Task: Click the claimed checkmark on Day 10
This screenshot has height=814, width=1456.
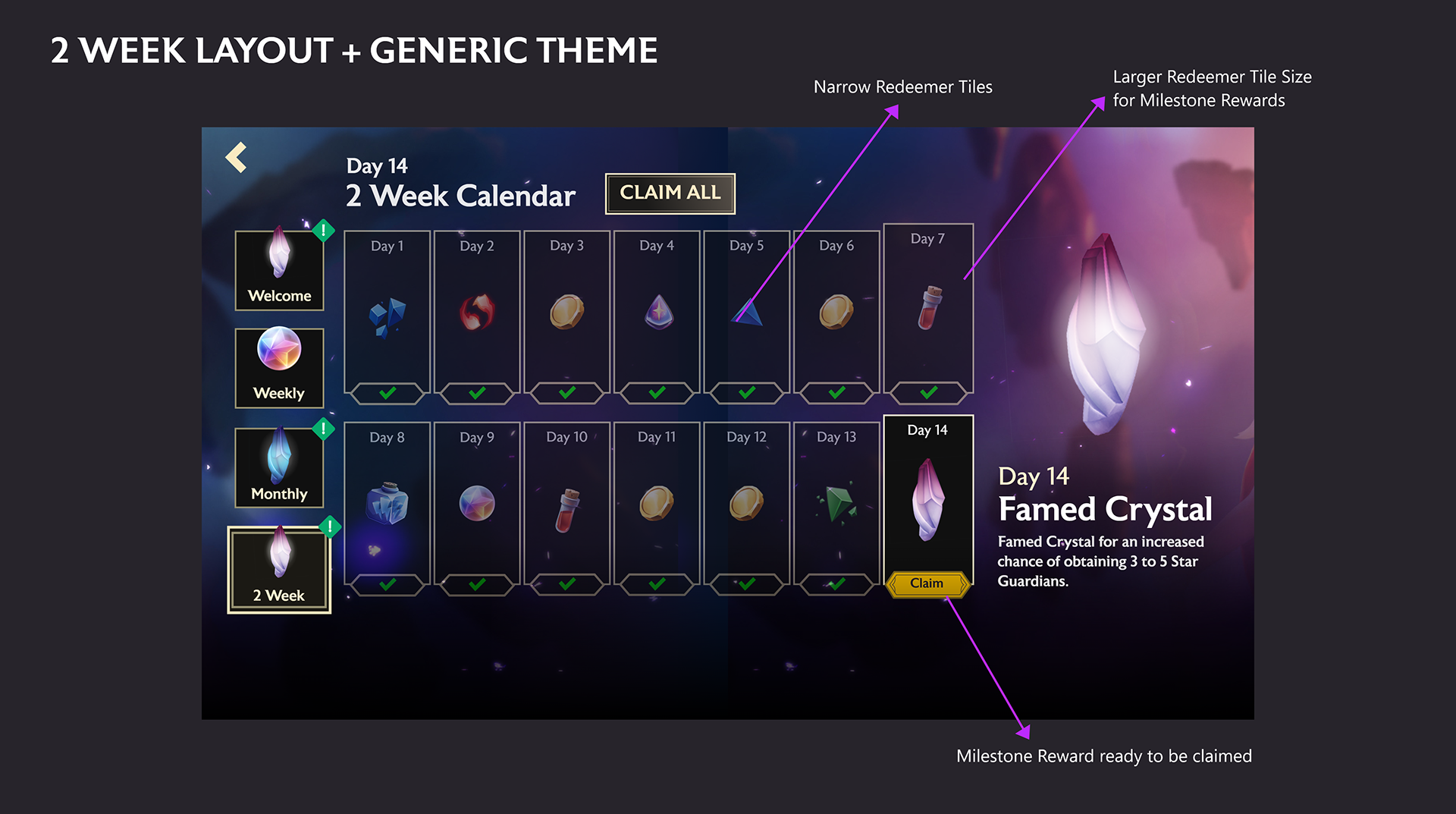Action: coord(566,584)
